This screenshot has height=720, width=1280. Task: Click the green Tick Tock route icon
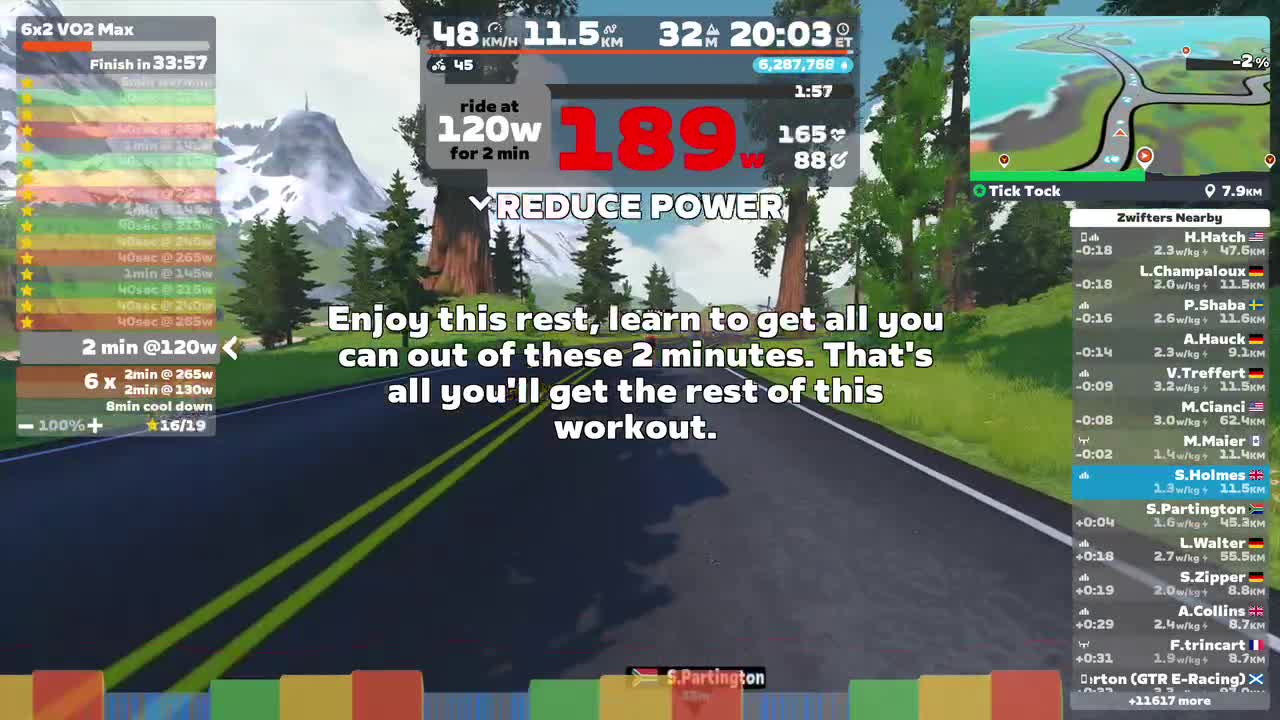[979, 191]
